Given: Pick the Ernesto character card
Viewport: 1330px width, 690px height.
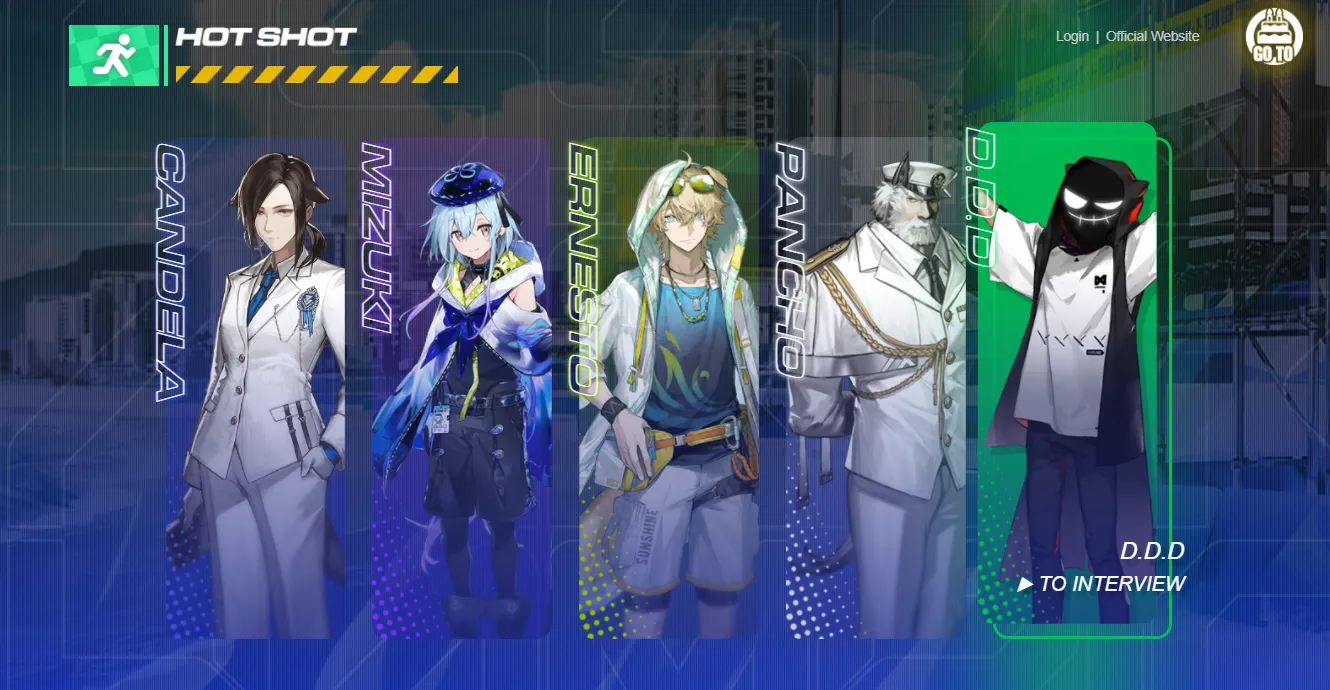Looking at the screenshot, I should click(669, 388).
